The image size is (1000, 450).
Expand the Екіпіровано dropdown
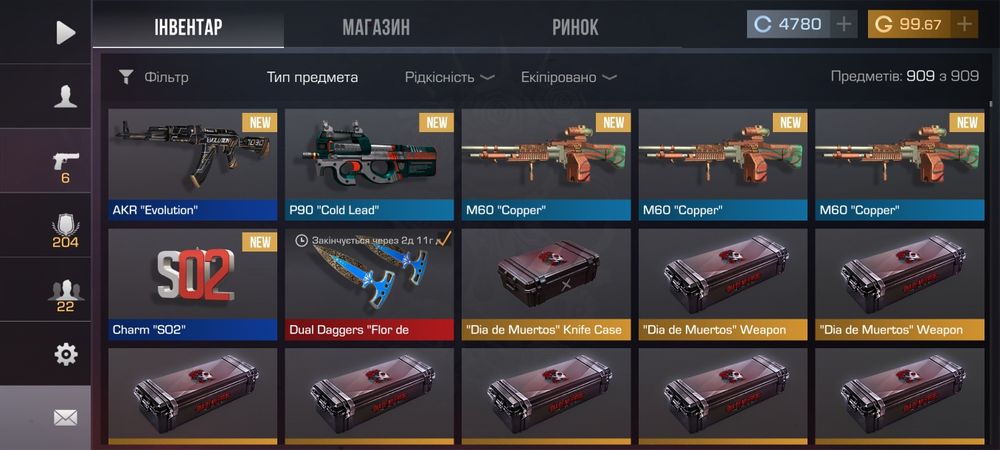(568, 77)
